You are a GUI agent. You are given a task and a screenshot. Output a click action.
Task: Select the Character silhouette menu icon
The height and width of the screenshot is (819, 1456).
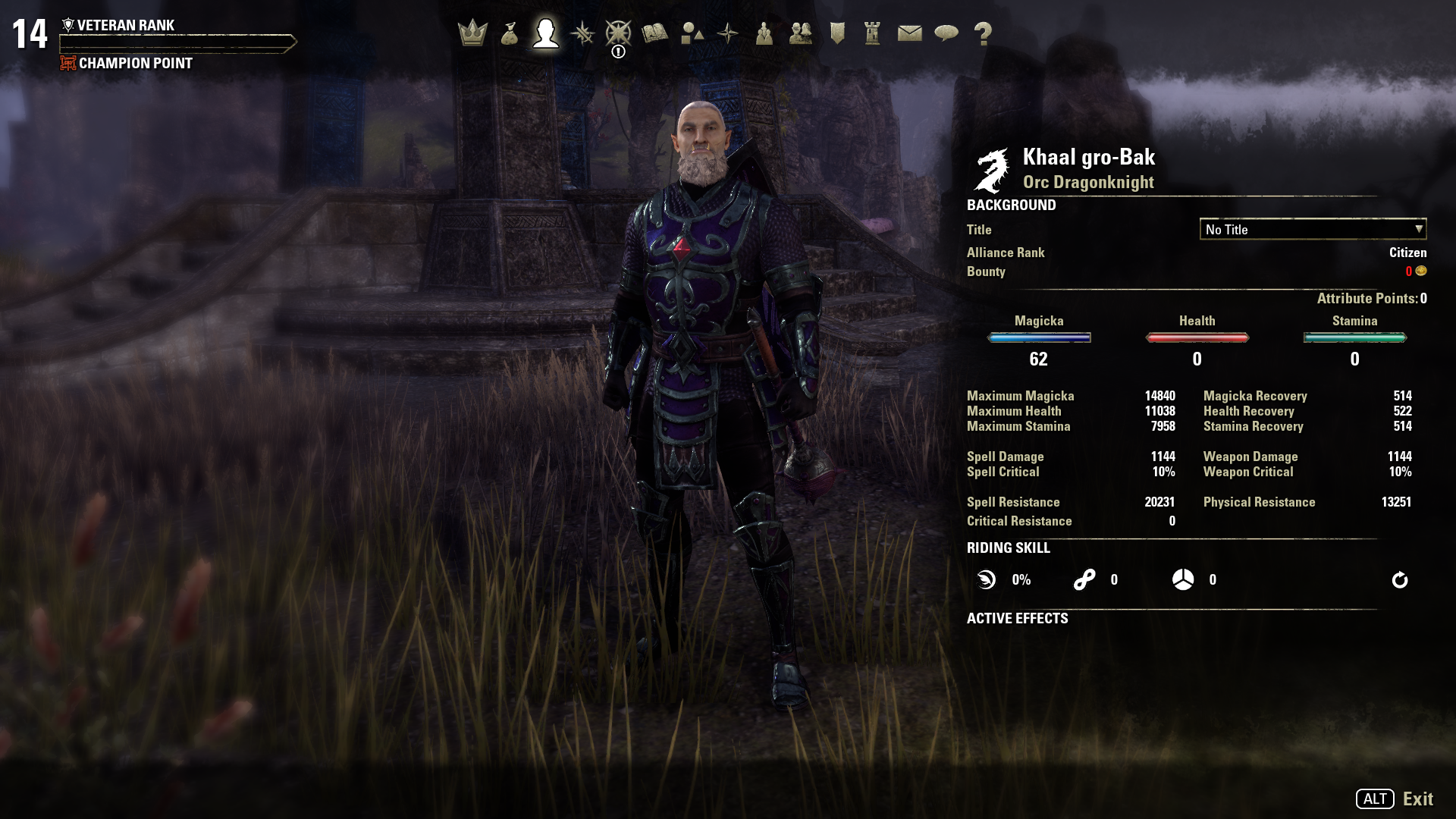(x=546, y=33)
